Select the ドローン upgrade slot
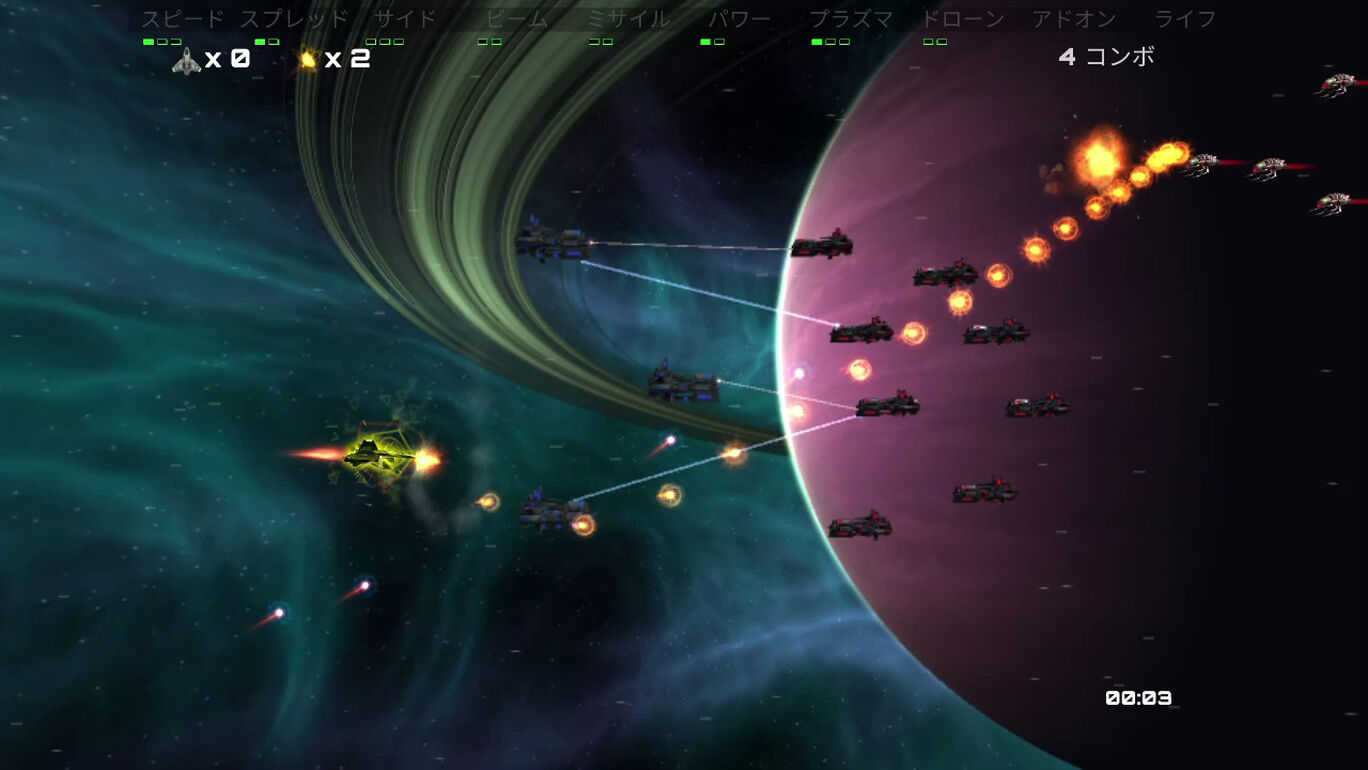 963,19
